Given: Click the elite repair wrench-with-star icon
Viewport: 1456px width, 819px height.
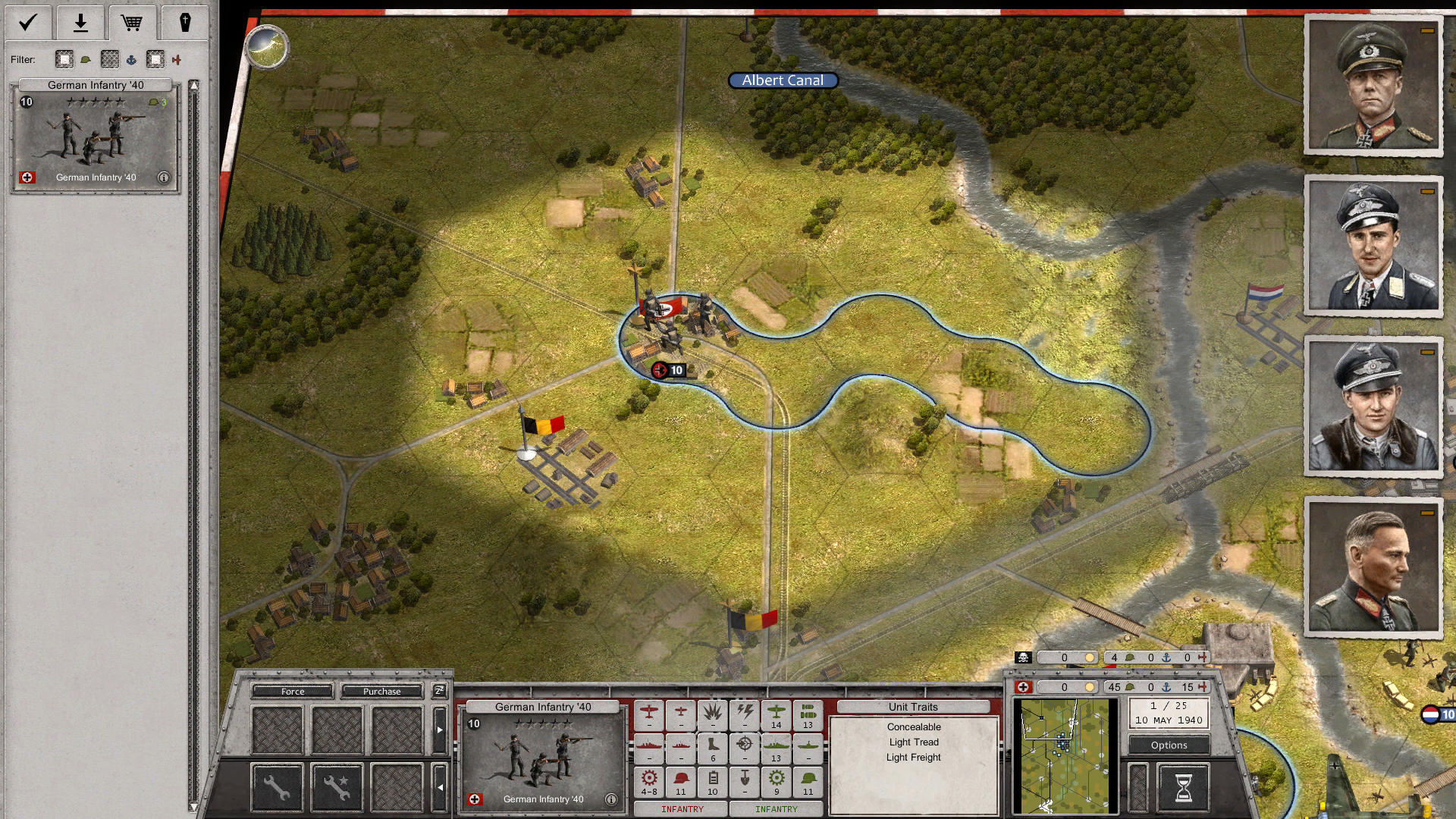Looking at the screenshot, I should [336, 786].
